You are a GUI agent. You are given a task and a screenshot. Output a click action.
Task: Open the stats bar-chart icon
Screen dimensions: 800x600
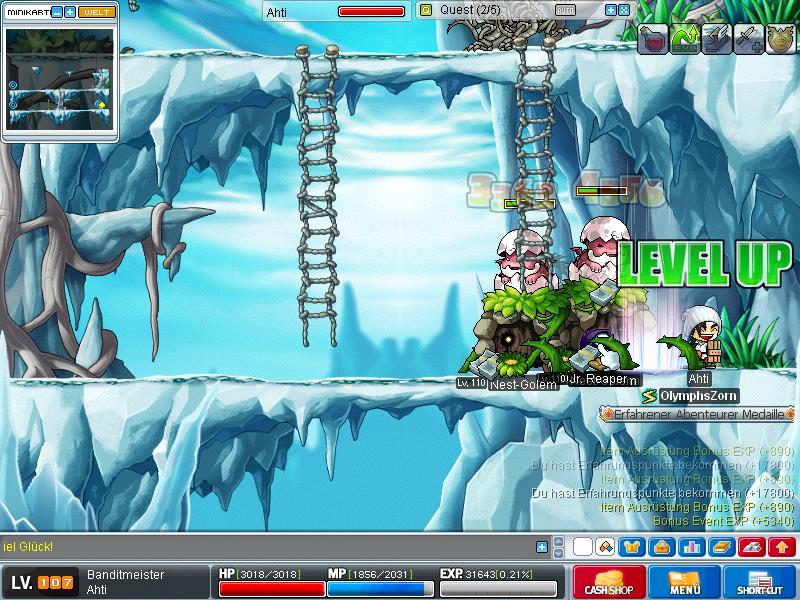click(690, 547)
